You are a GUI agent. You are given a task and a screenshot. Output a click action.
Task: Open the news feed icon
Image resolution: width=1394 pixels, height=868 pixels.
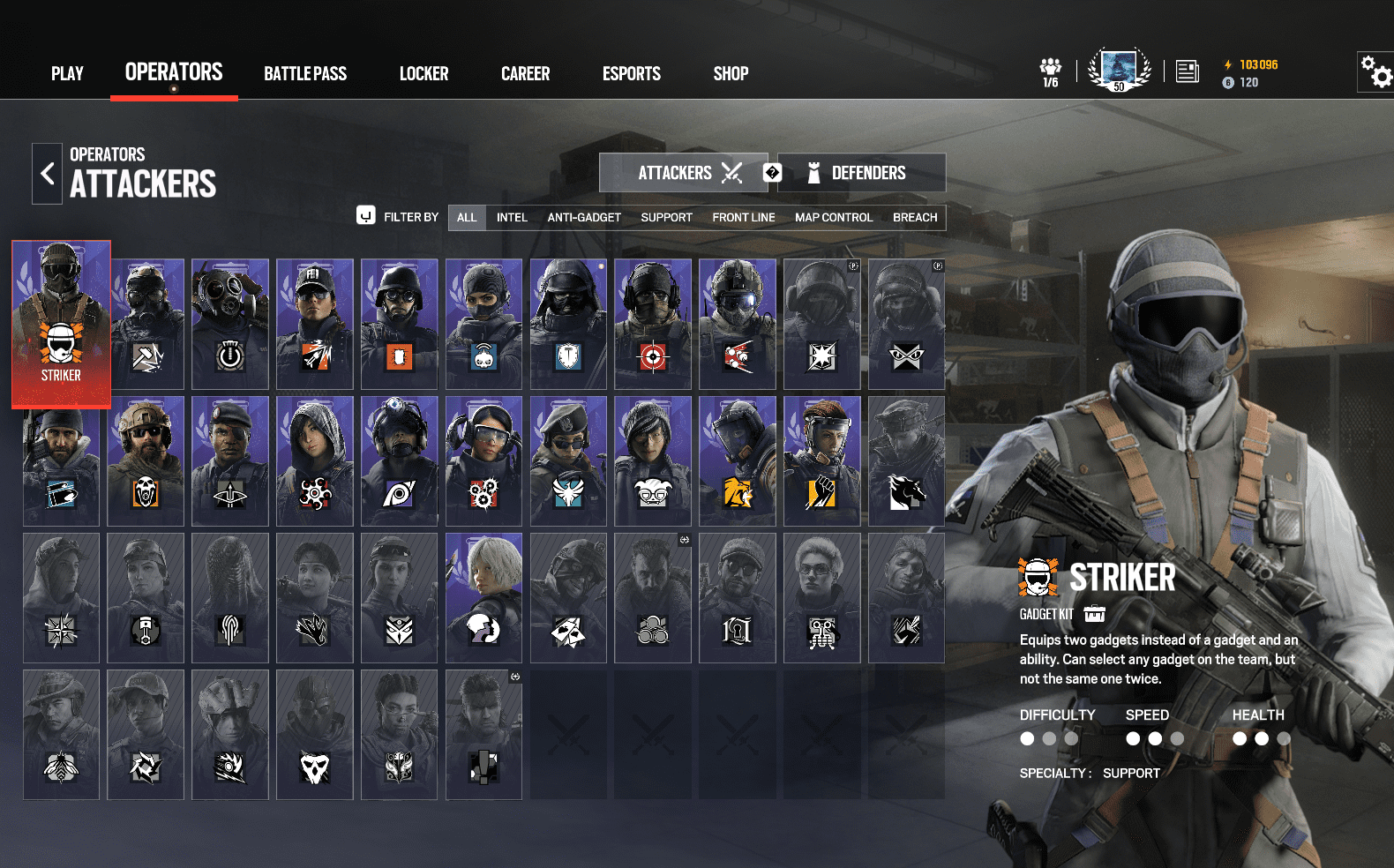[1188, 71]
